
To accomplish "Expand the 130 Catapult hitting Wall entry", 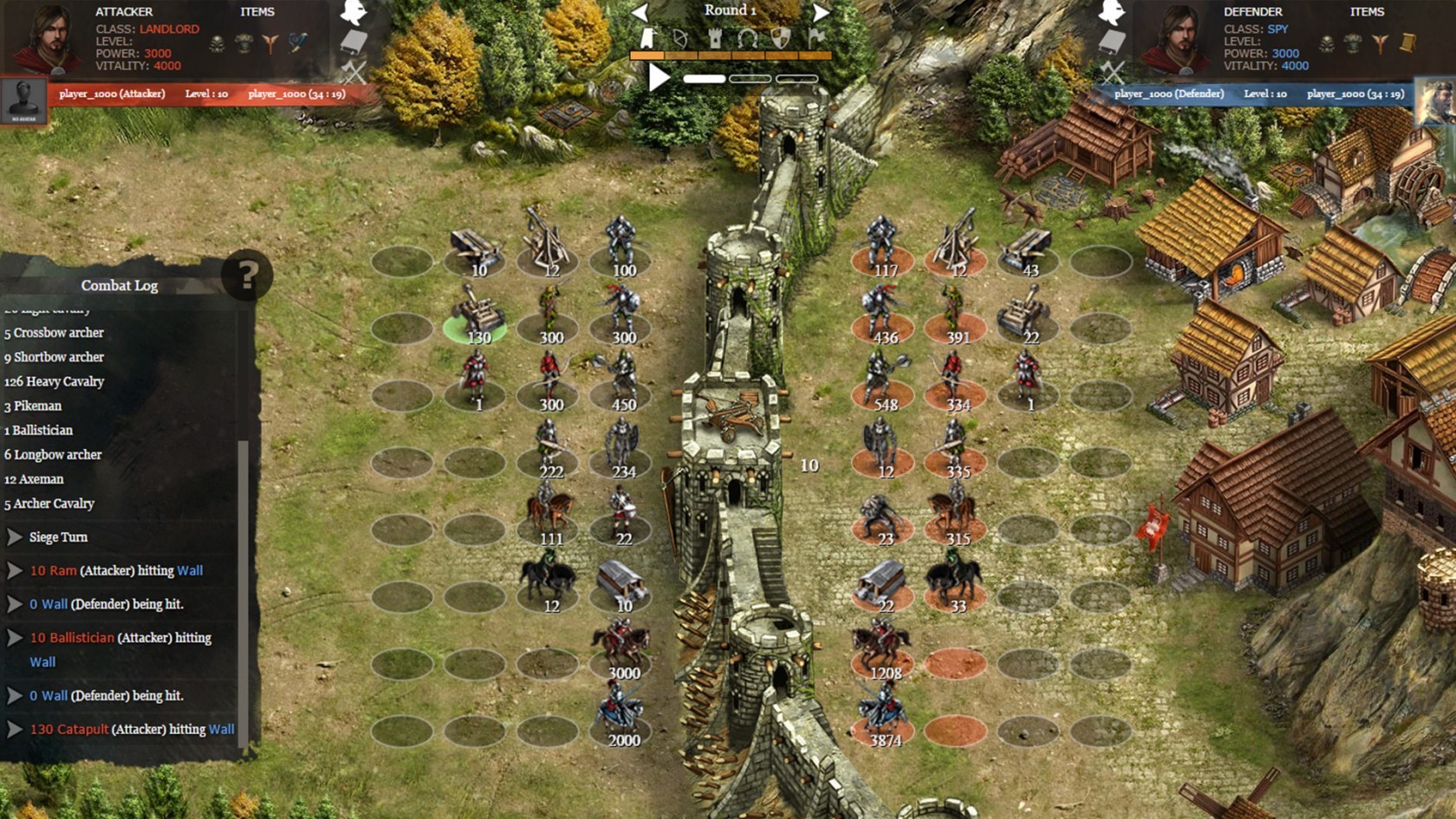I will tap(15, 729).
